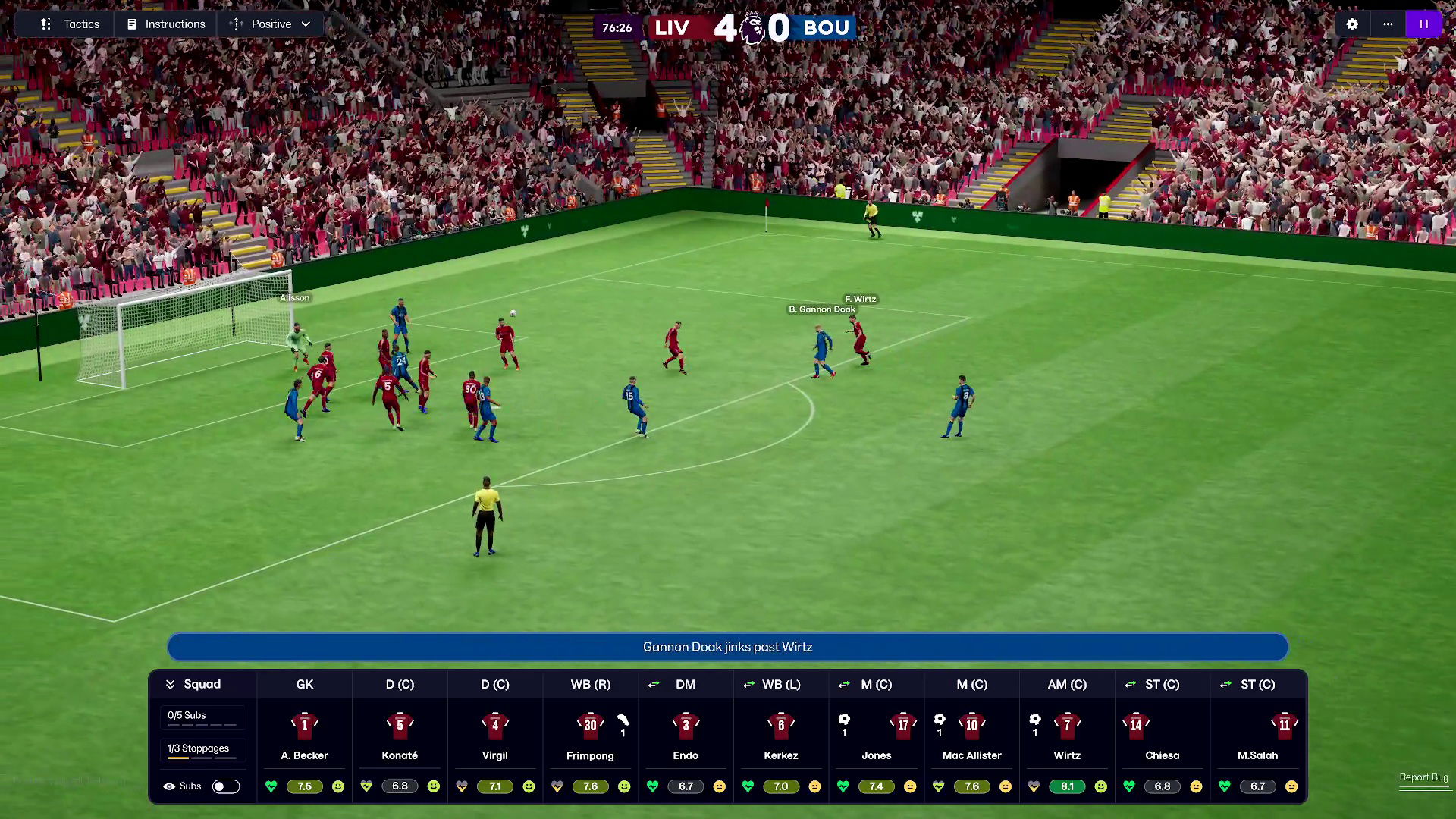The height and width of the screenshot is (819, 1456).
Task: Click Frimpong's assist boot icon
Action: point(623,722)
